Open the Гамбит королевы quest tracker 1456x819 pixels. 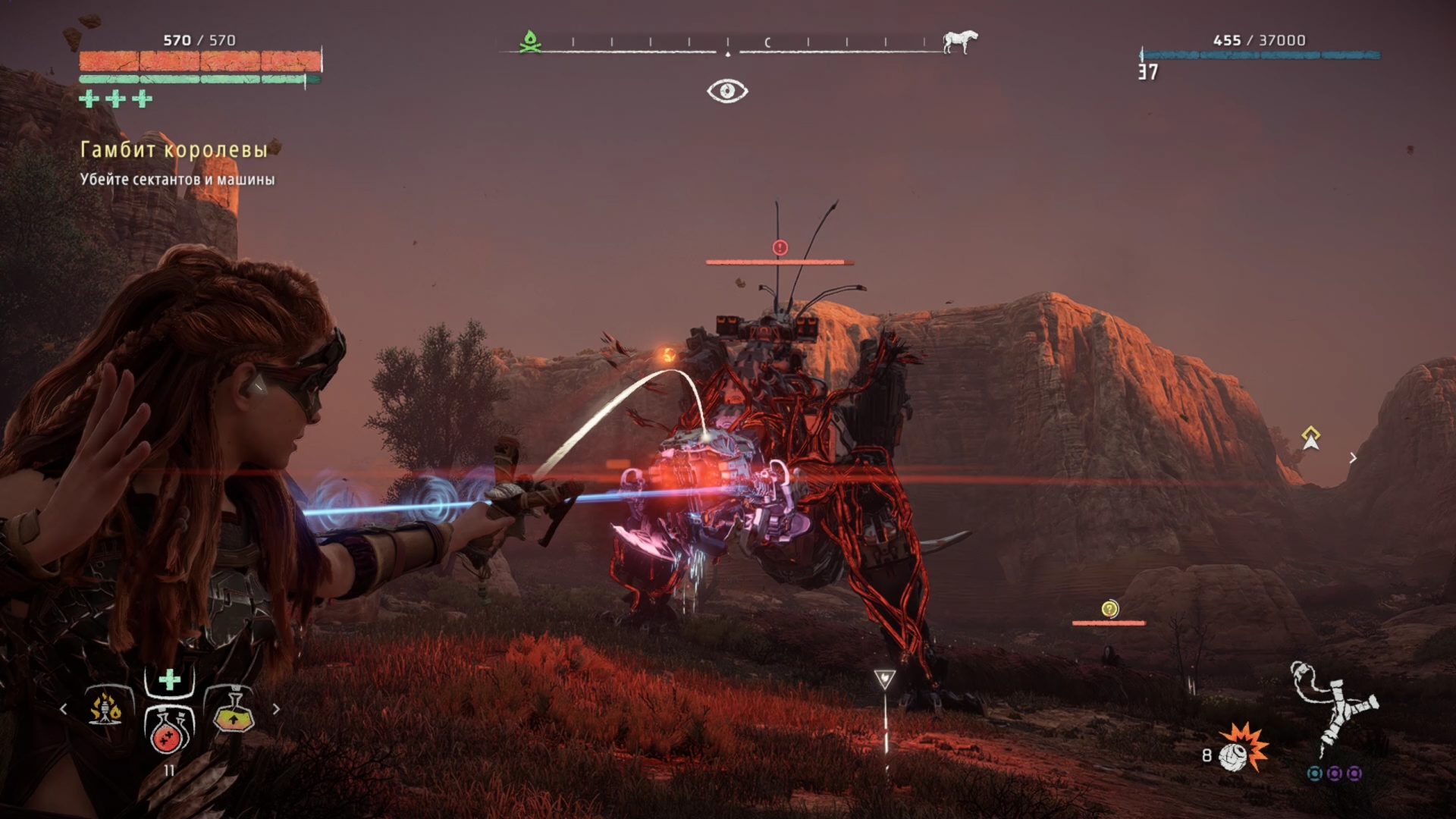[x=174, y=150]
